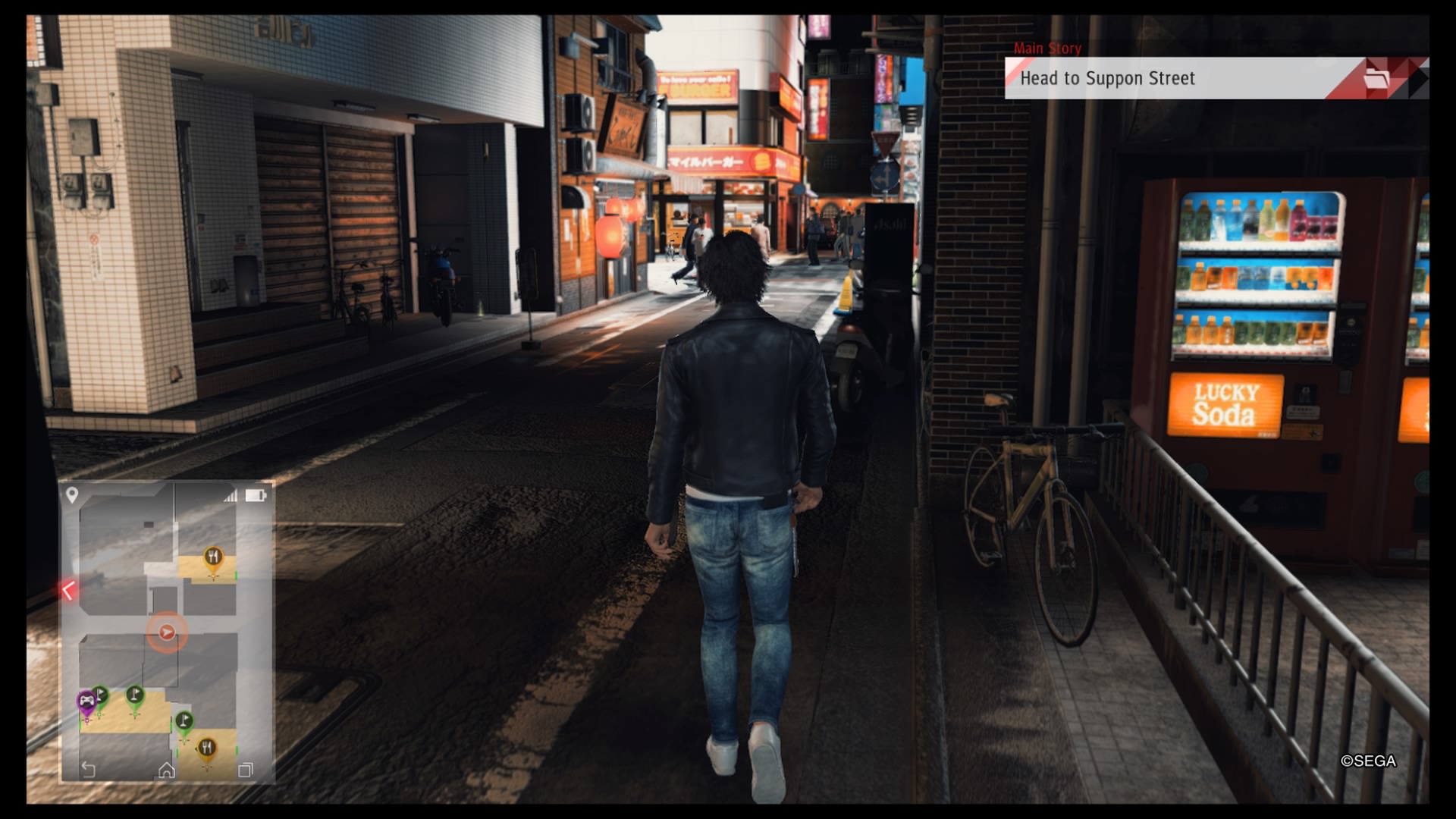This screenshot has width=1456, height=819.
Task: Select the "Main Story" heading
Action: pyautogui.click(x=1047, y=48)
